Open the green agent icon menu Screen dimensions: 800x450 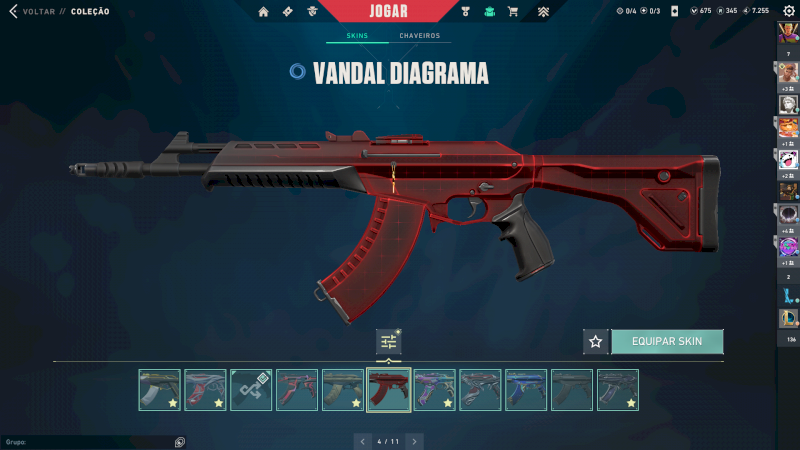pyautogui.click(x=489, y=12)
